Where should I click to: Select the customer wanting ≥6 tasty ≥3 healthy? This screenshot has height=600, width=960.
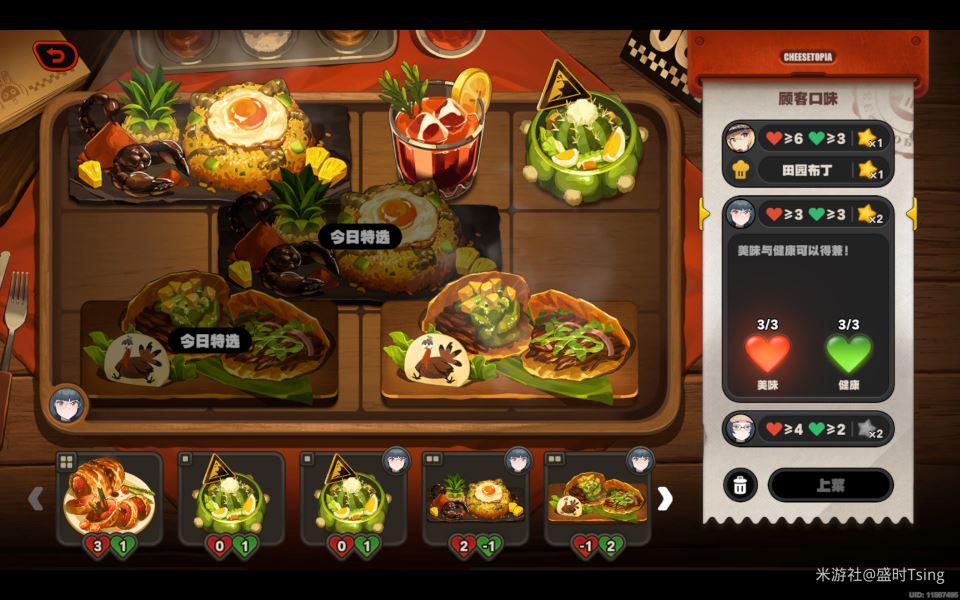tap(806, 138)
